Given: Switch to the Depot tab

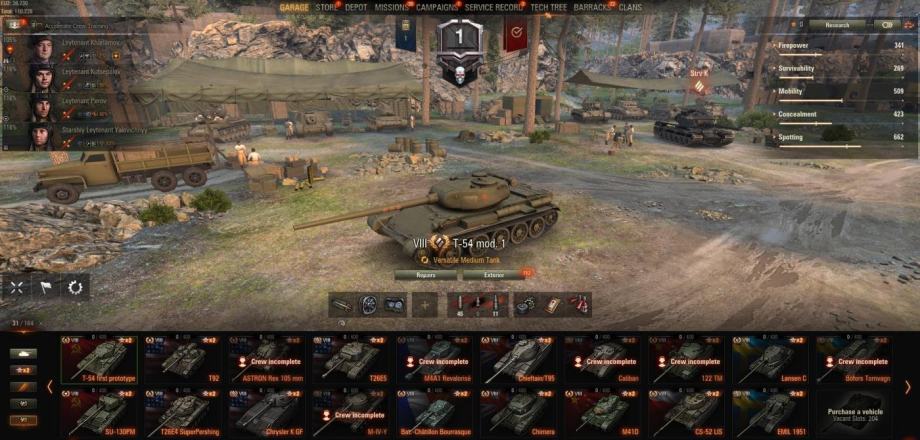Looking at the screenshot, I should tap(356, 7).
